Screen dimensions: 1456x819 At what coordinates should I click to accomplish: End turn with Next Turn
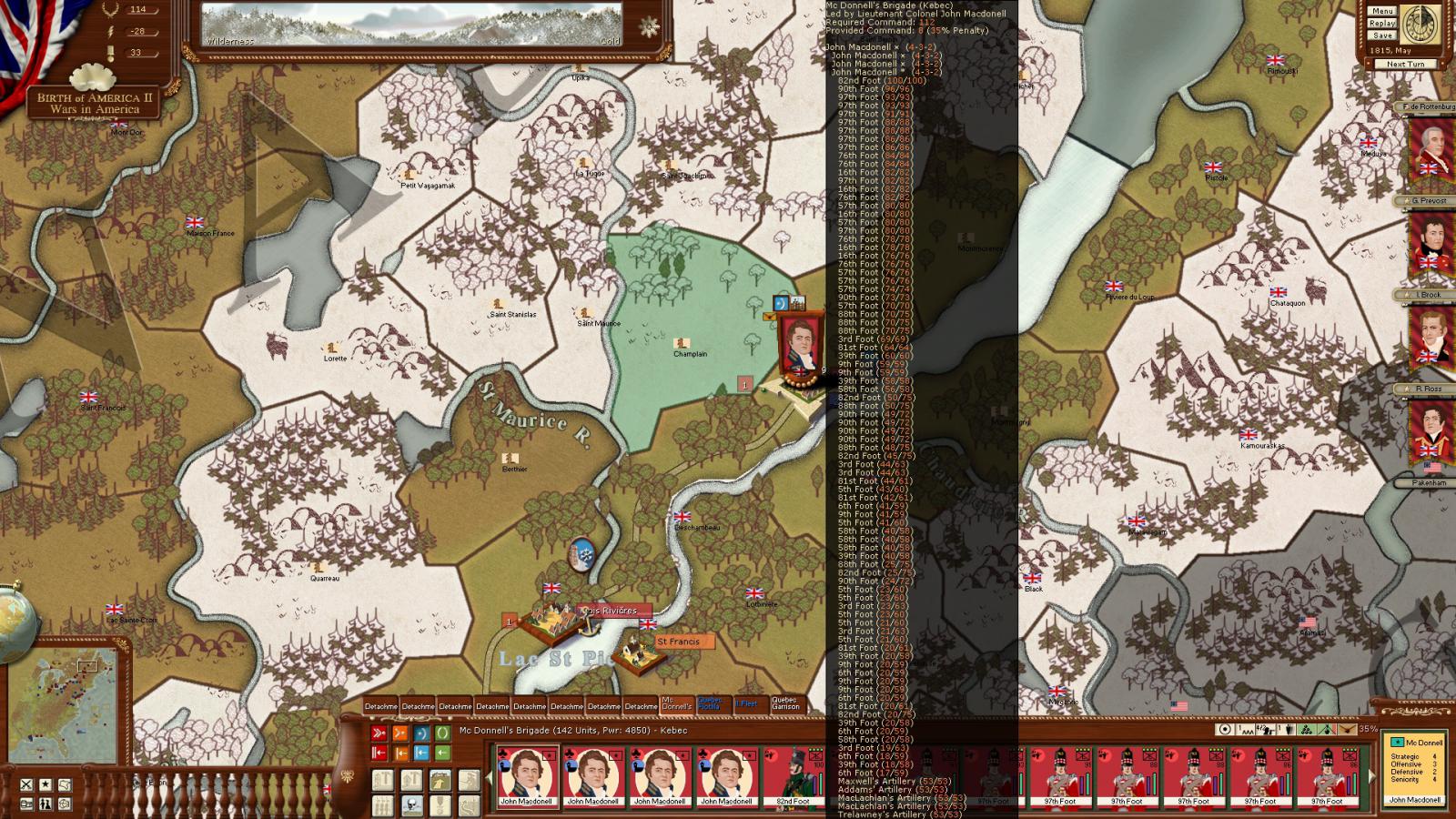[x=1405, y=64]
